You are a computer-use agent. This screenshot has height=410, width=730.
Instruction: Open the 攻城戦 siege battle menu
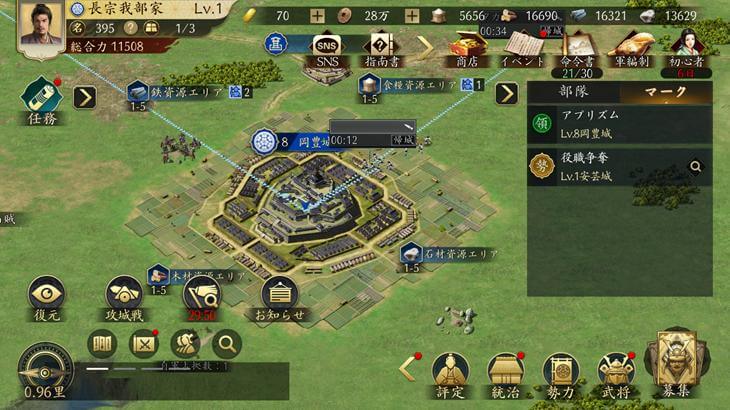point(125,298)
